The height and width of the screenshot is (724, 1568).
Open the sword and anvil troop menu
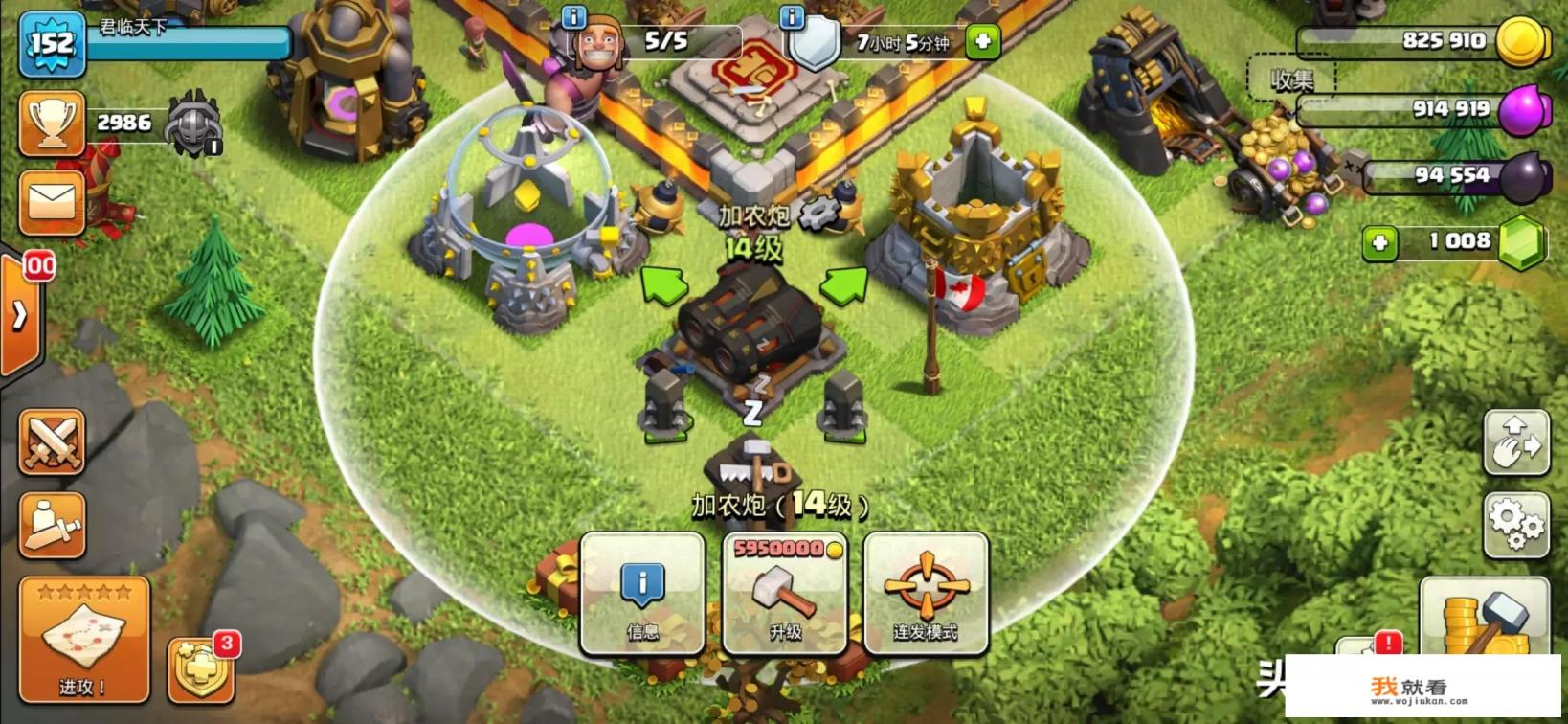[52, 525]
